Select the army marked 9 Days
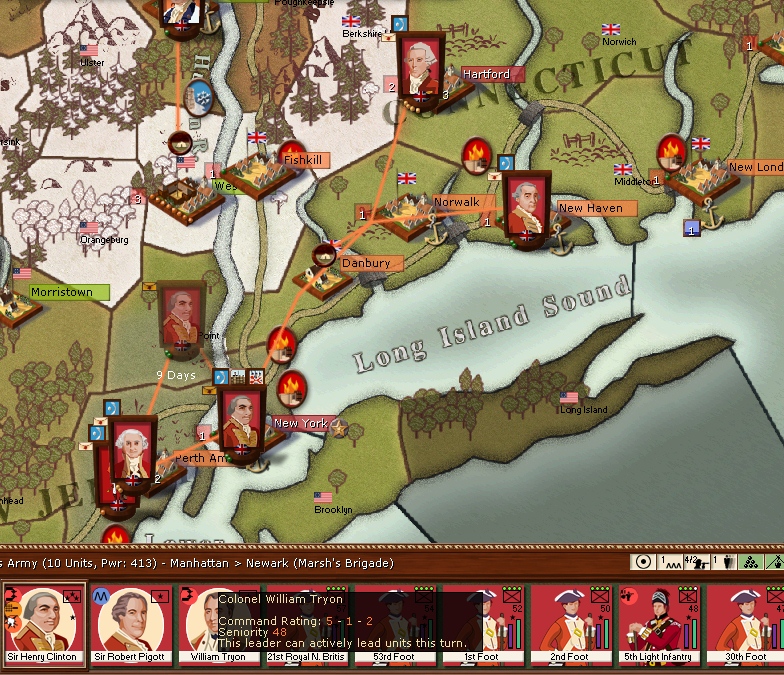The image size is (784, 675). pyautogui.click(x=181, y=318)
